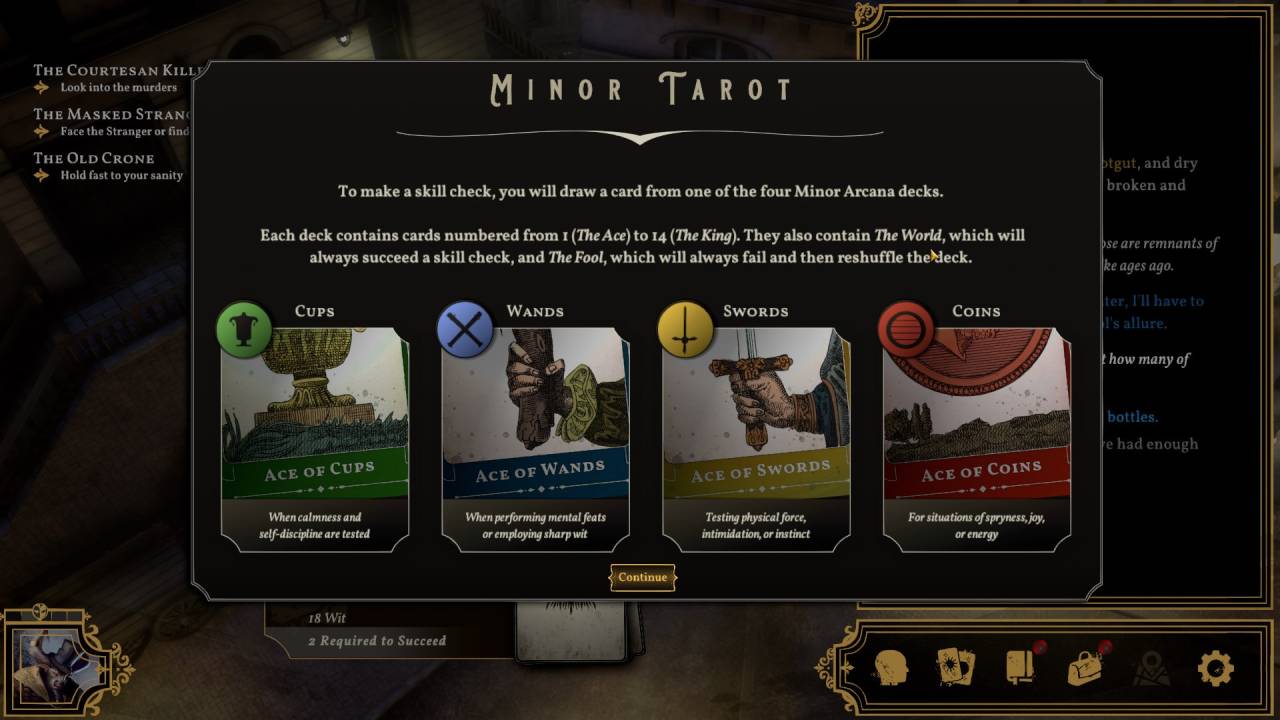Open the journal book icon
The image size is (1280, 720).
(x=1020, y=667)
